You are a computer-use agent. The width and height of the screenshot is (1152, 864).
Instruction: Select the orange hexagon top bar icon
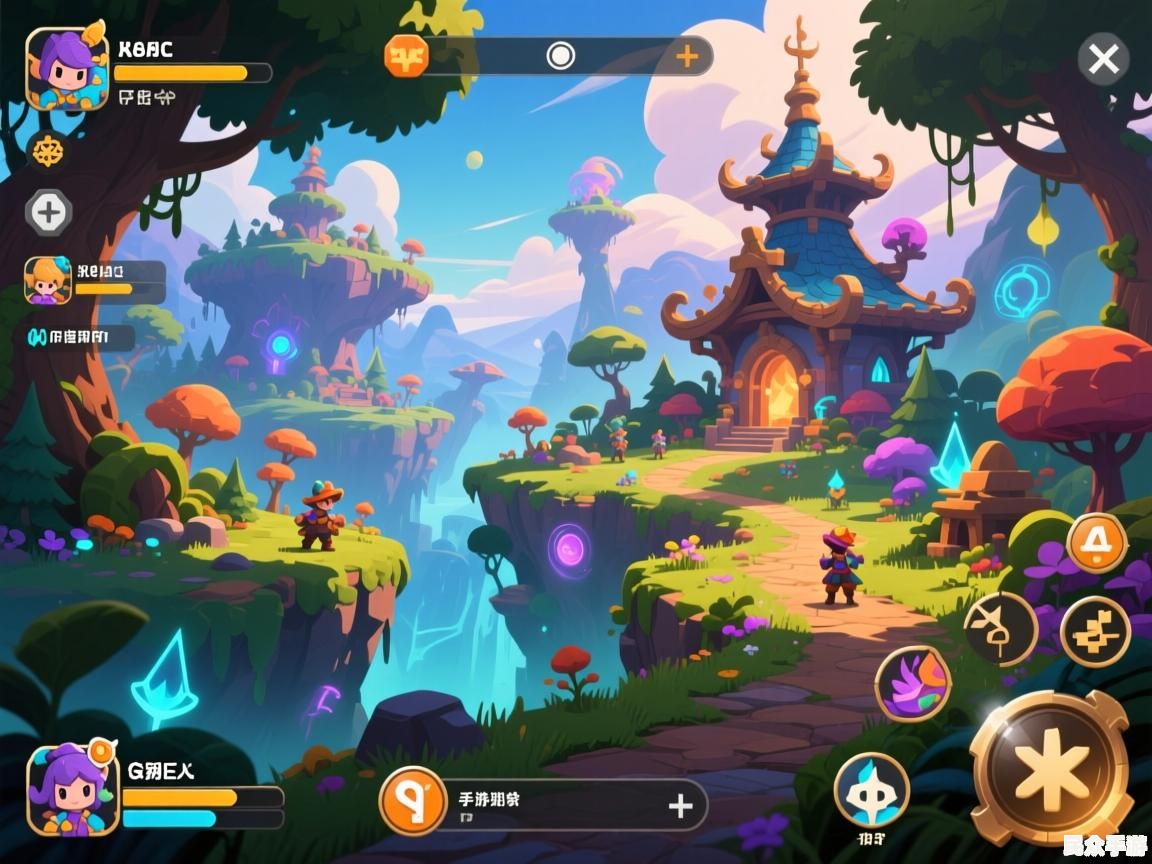407,55
